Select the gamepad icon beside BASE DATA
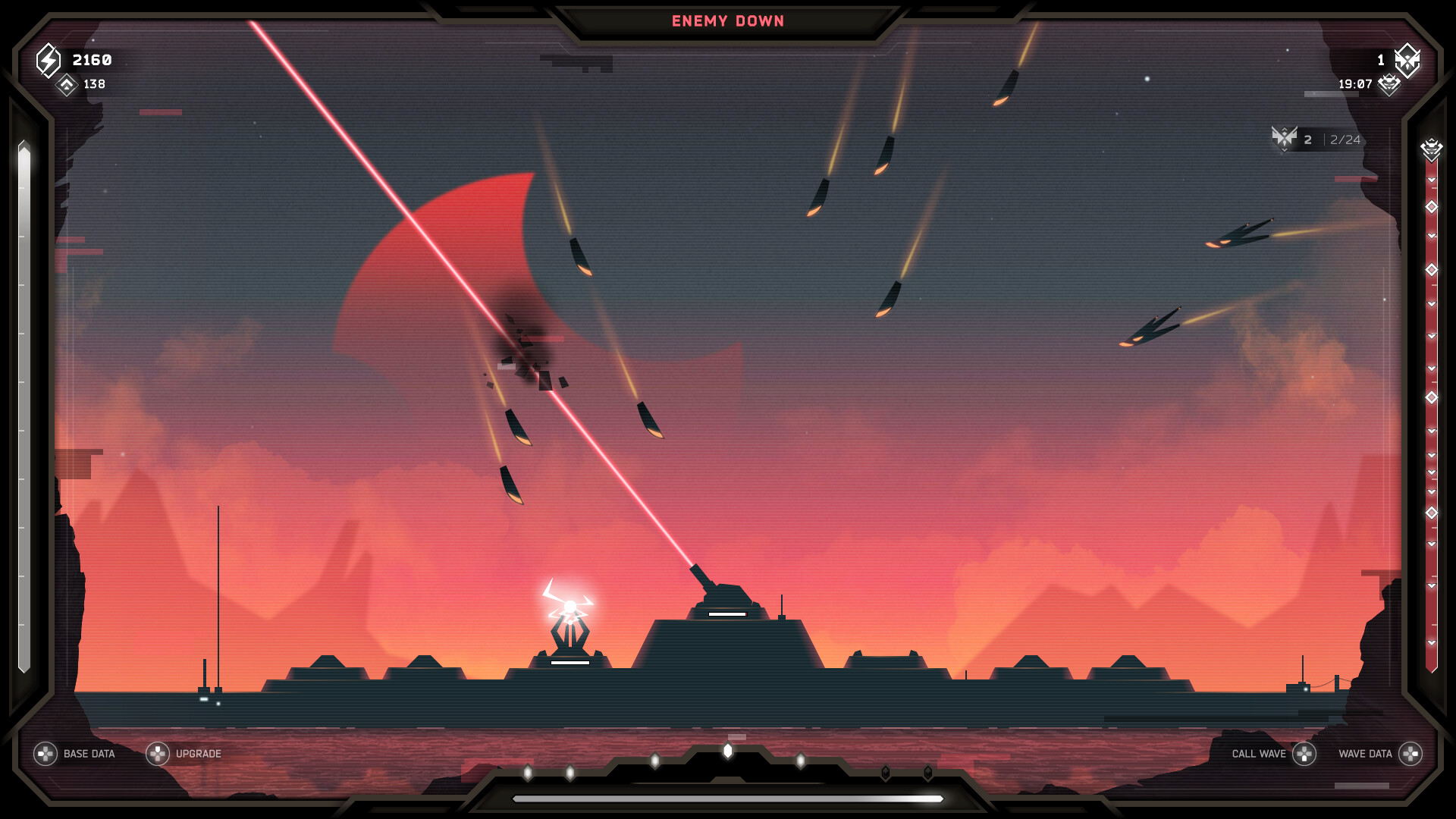1456x819 pixels. coord(47,754)
